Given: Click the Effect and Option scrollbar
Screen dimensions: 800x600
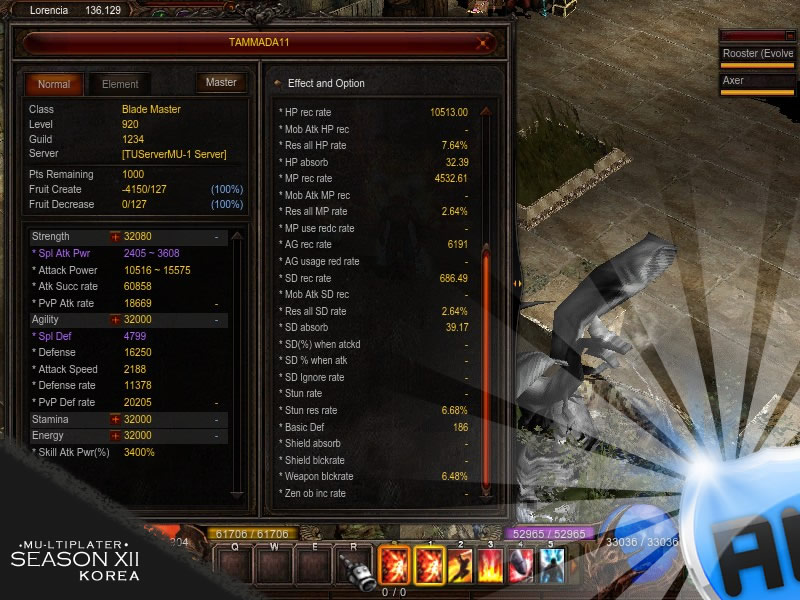Looking at the screenshot, I should (486, 300).
